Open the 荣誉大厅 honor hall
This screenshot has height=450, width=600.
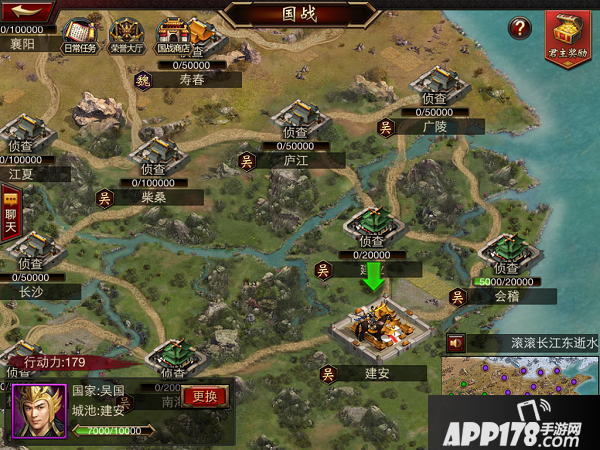(127, 35)
